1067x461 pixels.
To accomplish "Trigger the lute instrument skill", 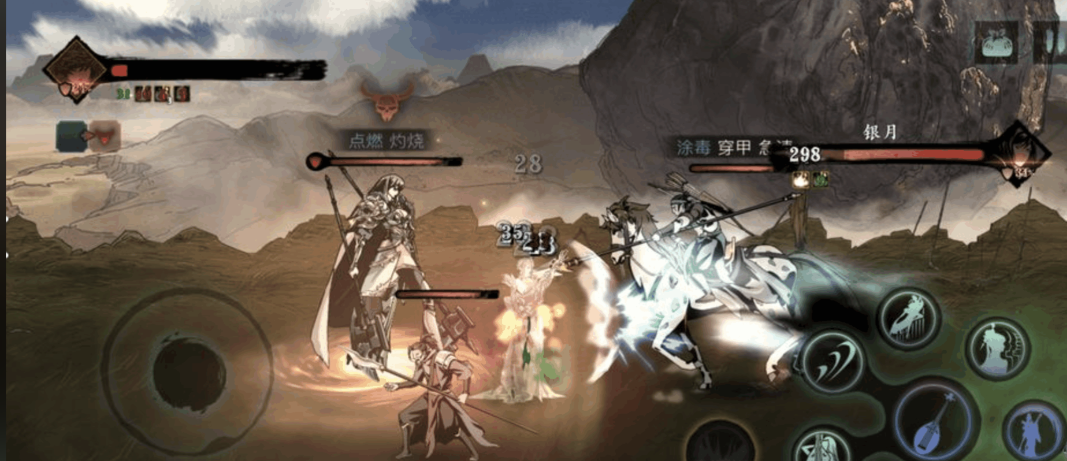I will tap(936, 420).
